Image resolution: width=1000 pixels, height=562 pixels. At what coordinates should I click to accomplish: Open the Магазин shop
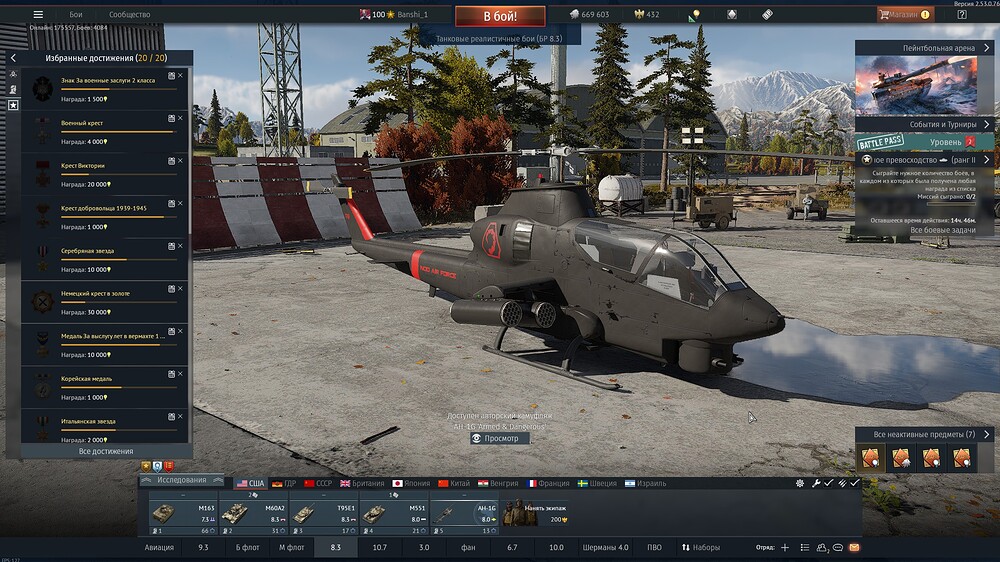pos(904,15)
